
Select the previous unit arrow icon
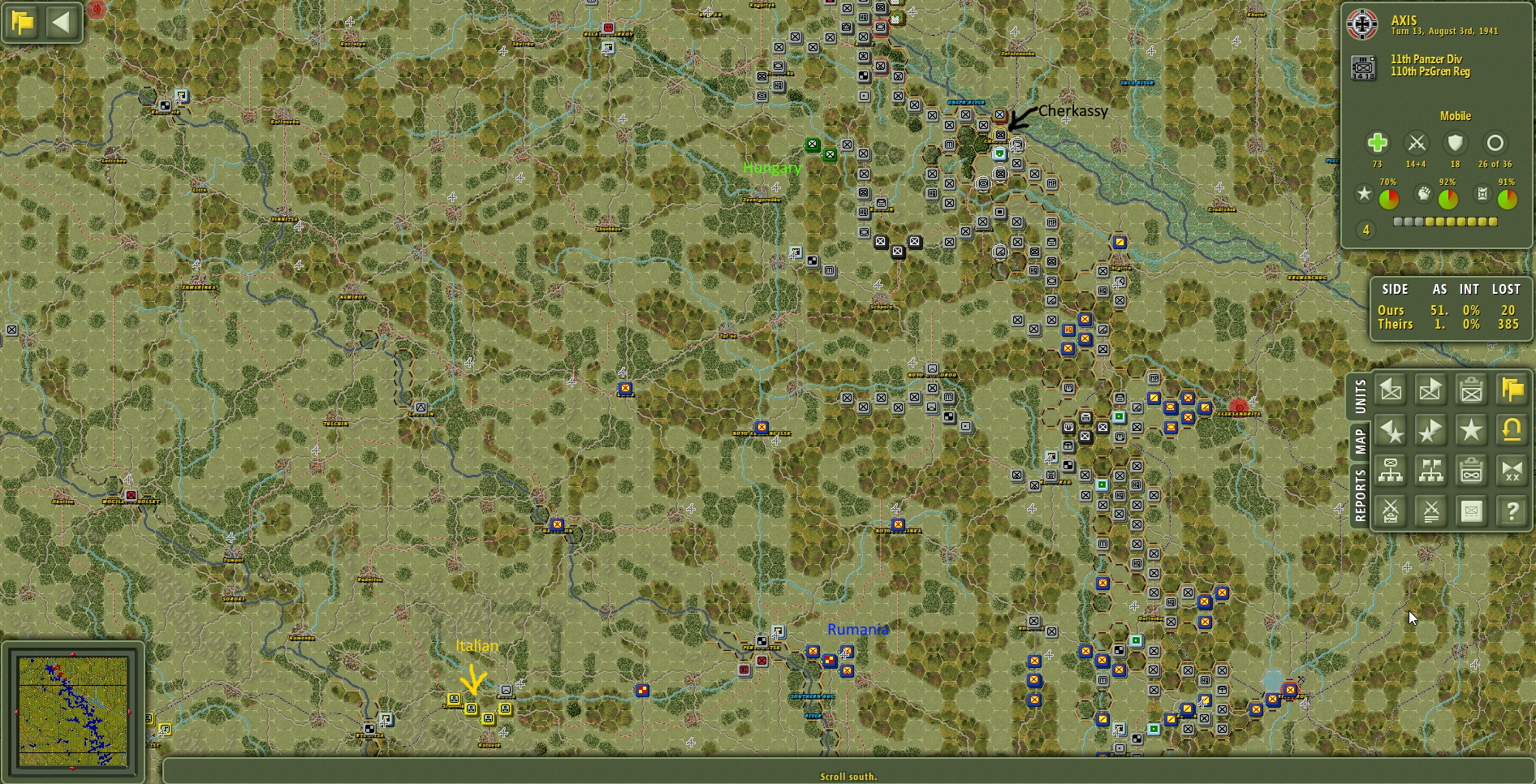[x=1392, y=390]
